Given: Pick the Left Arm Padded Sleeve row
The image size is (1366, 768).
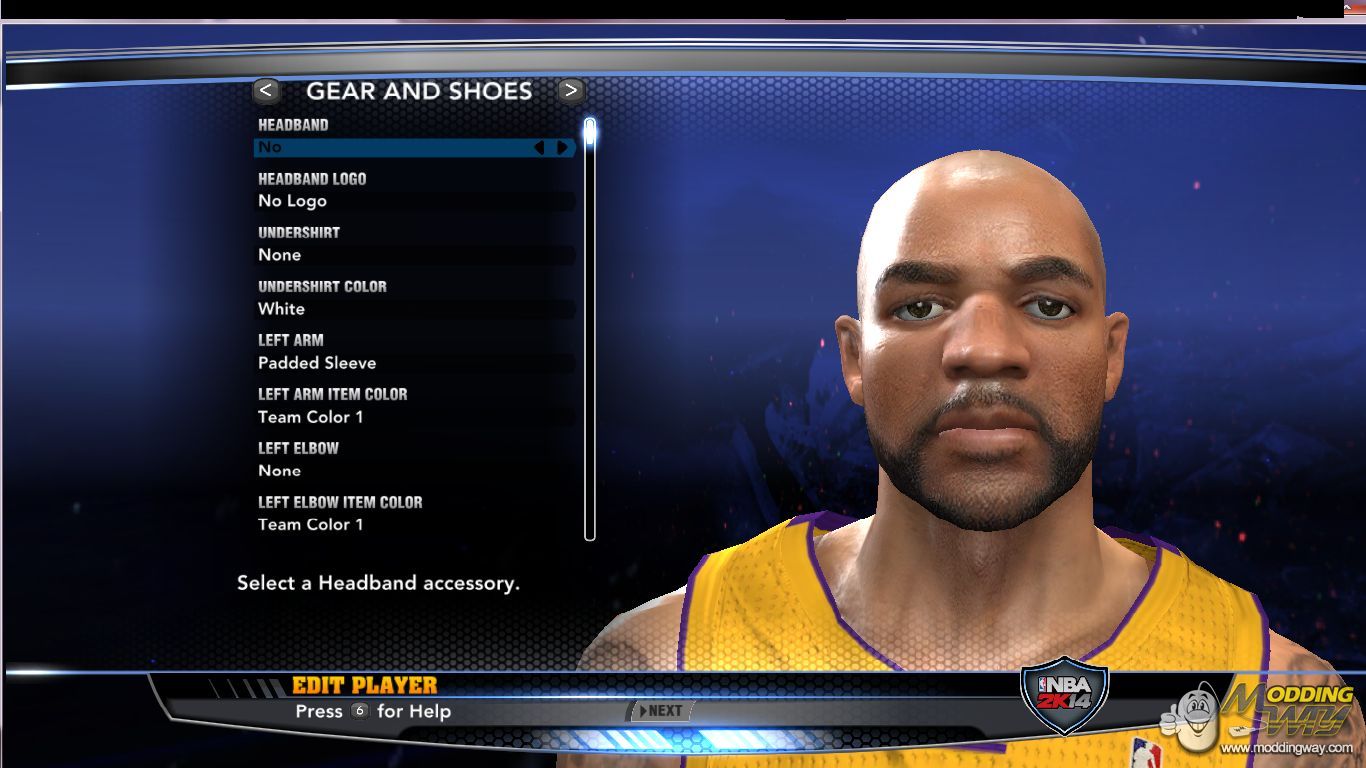Looking at the screenshot, I should point(414,363).
